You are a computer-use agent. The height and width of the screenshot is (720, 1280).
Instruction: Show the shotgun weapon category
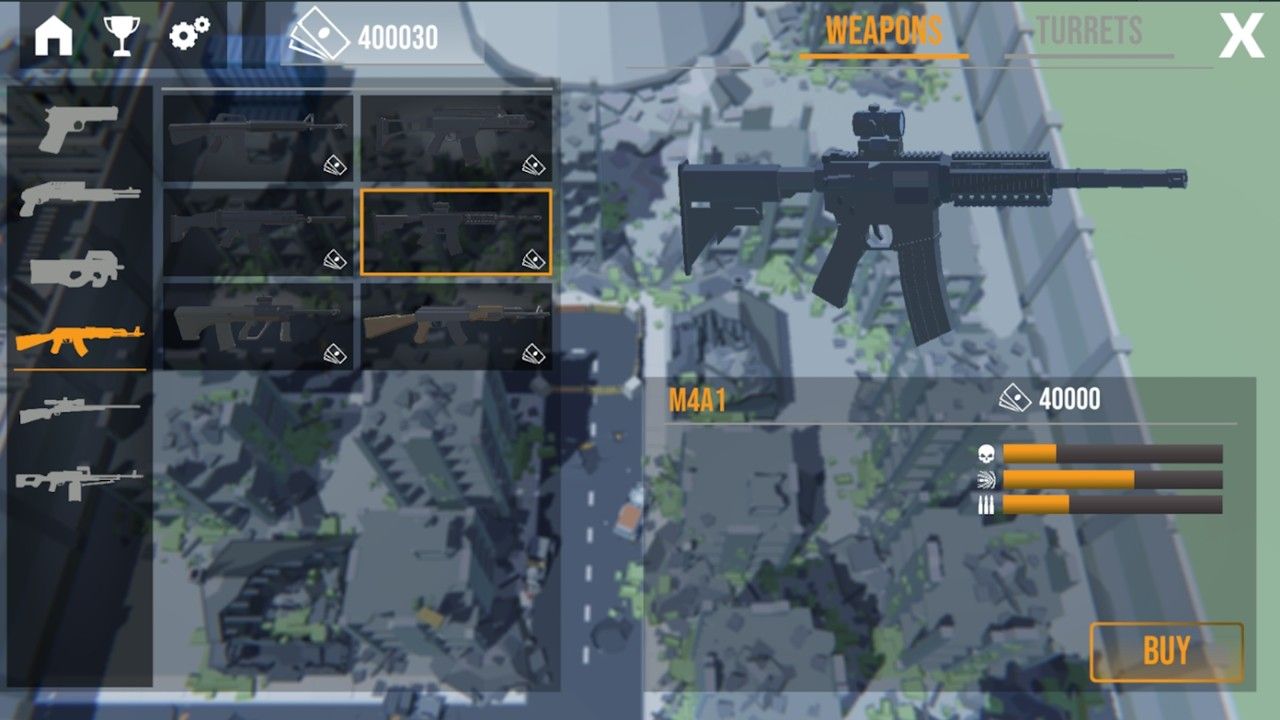point(78,197)
